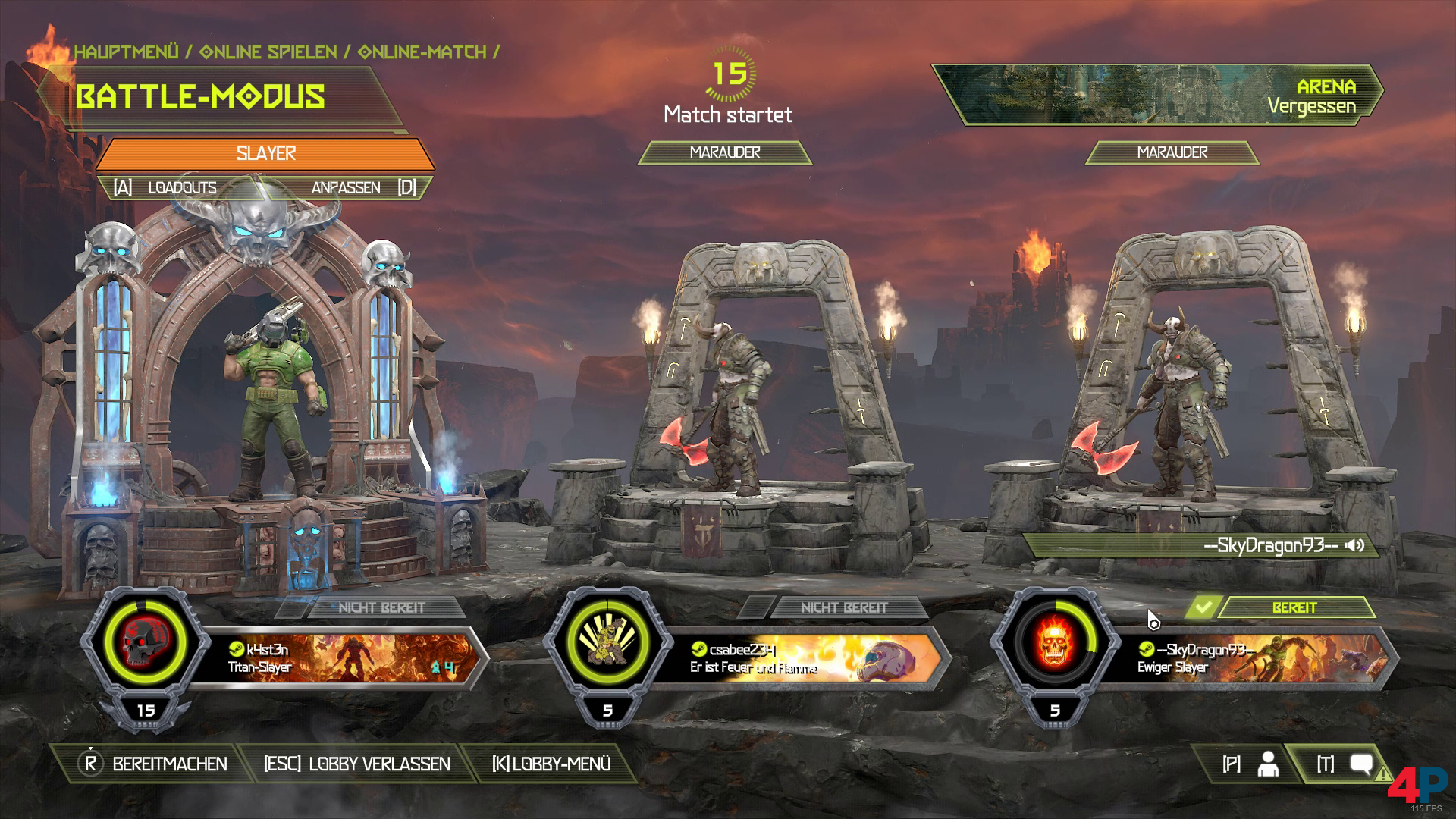Screen dimensions: 1456x819
Task: Toggle SkyDragon93 voice speaker icon
Action: pyautogui.click(x=1355, y=545)
